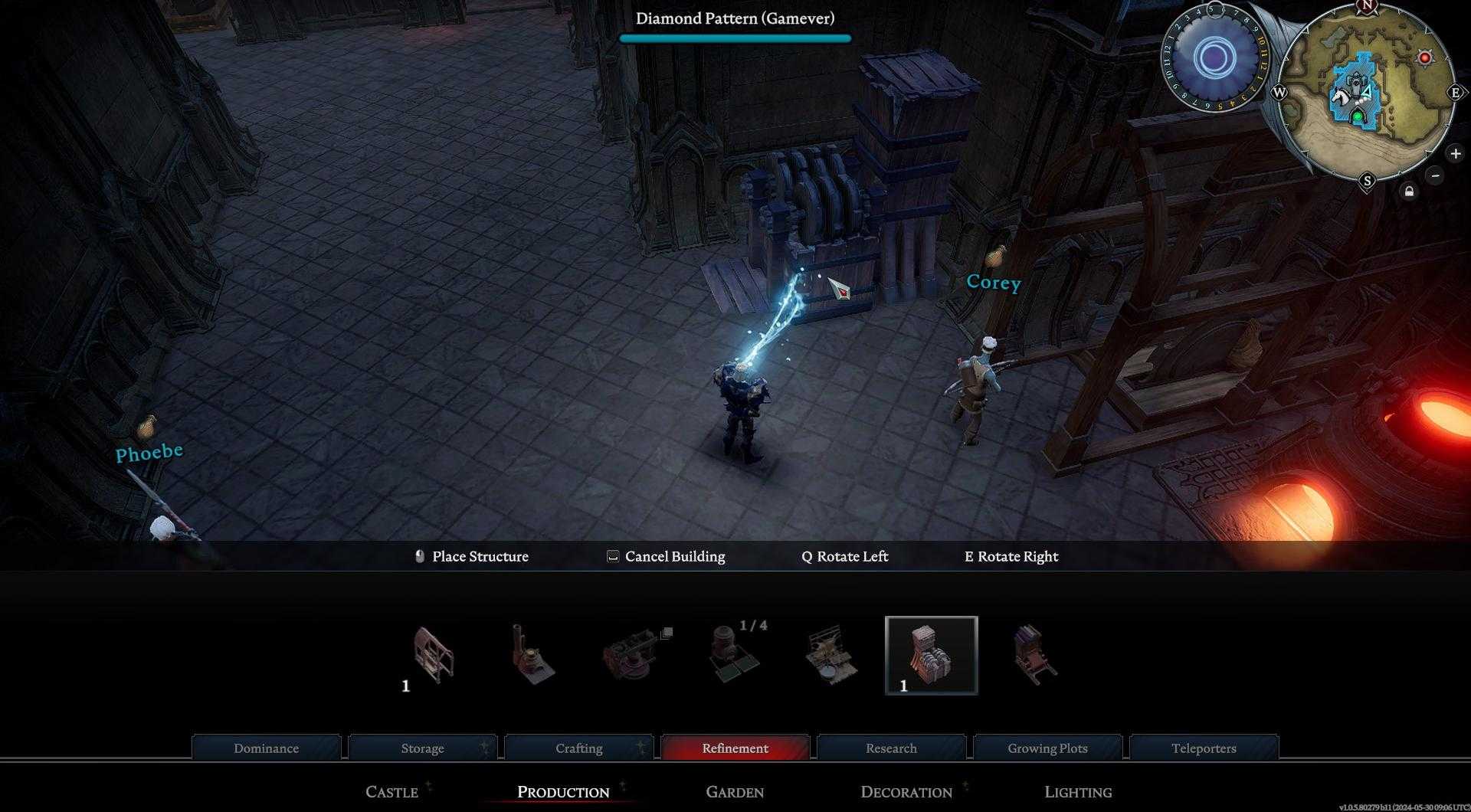
Task: Zoom in the minimap using the plus button
Action: (1455, 153)
